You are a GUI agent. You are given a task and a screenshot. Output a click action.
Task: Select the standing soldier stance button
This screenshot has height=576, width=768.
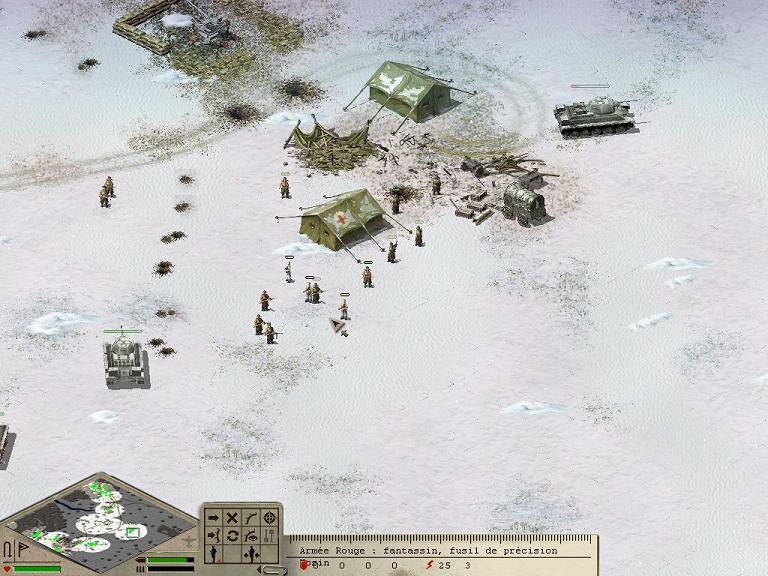point(213,554)
